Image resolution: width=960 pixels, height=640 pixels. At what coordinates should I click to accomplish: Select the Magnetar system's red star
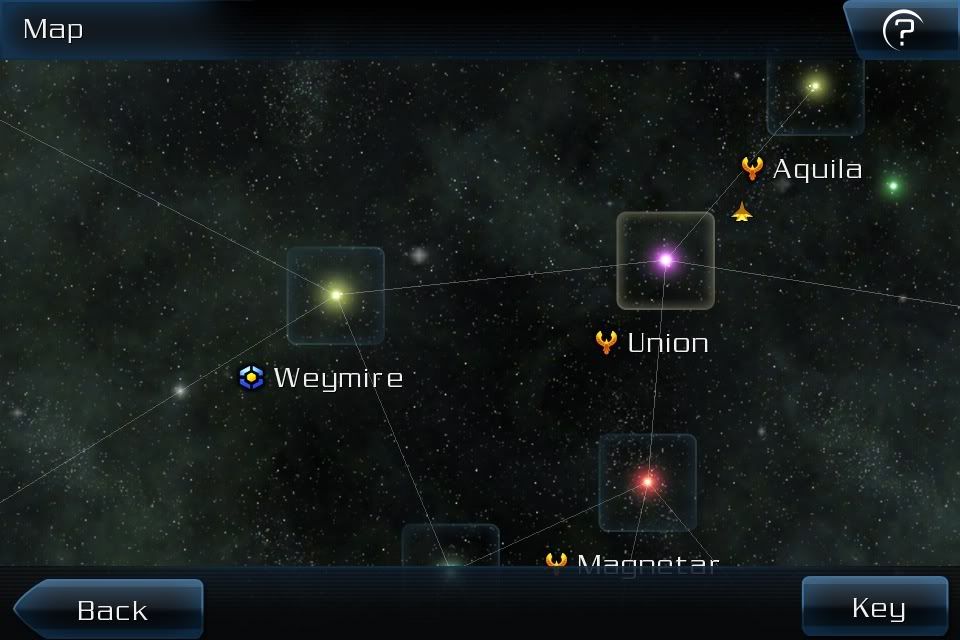[x=647, y=482]
